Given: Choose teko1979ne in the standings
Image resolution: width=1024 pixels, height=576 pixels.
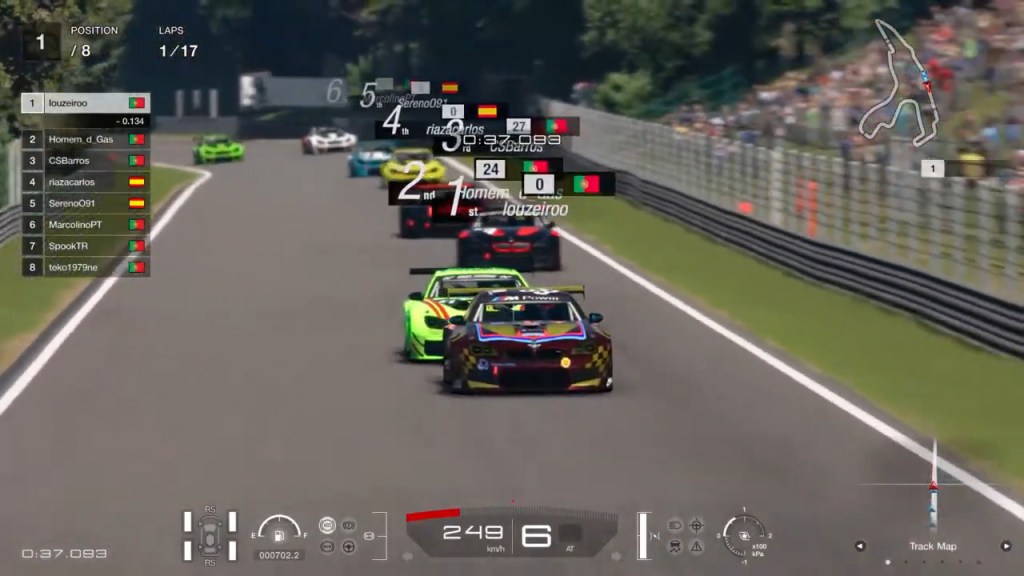Looking at the screenshot, I should coord(86,267).
